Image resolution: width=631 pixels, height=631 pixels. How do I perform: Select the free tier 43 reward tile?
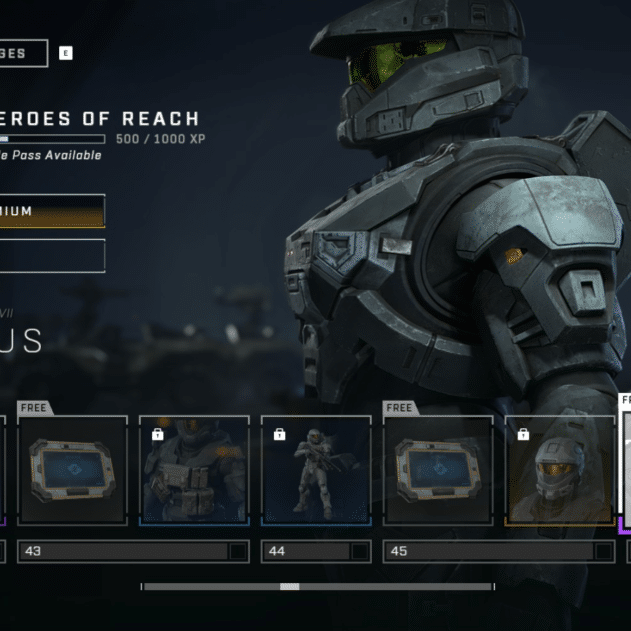coord(72,470)
